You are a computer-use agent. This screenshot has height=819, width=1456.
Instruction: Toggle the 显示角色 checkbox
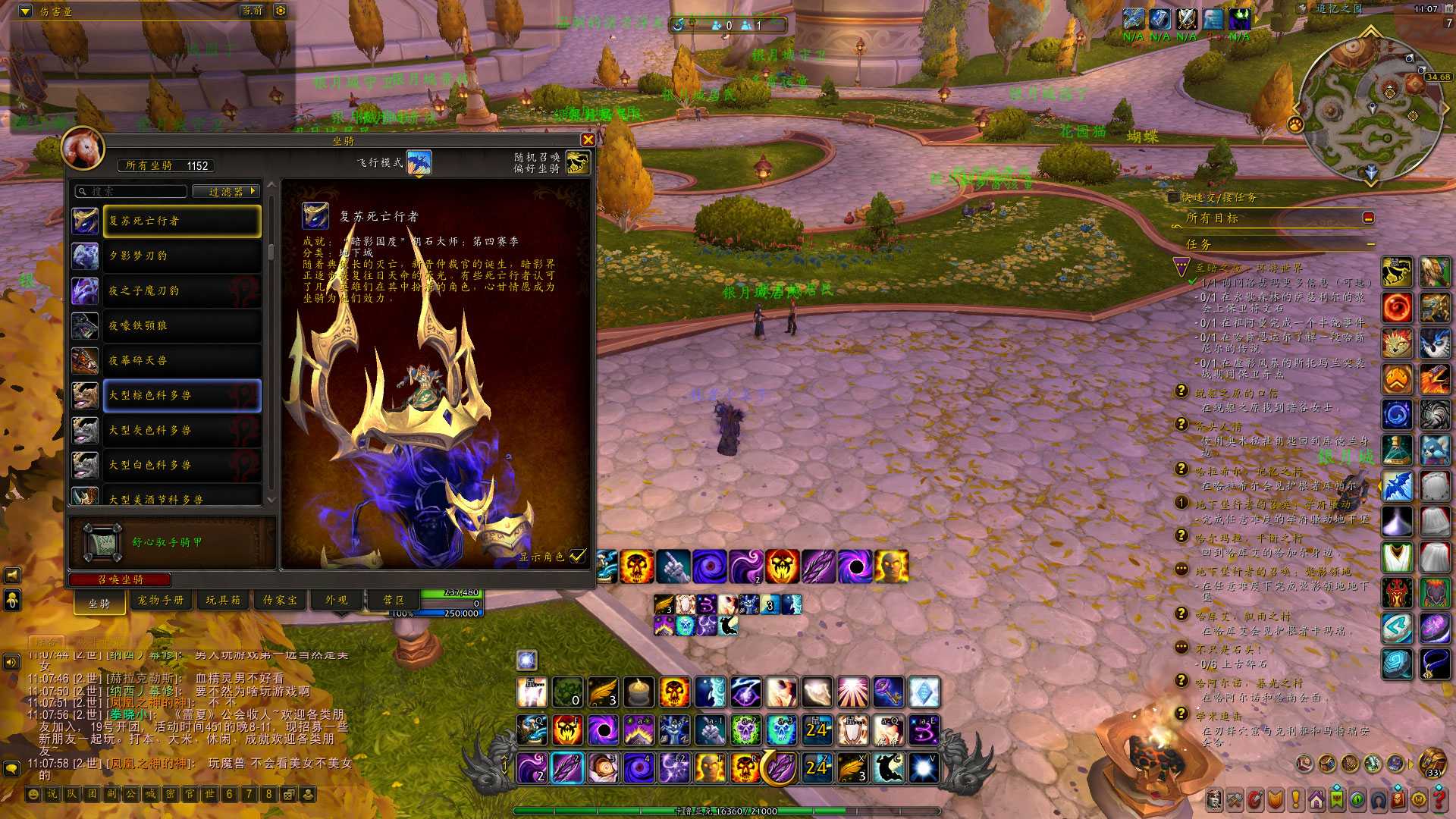(x=578, y=556)
